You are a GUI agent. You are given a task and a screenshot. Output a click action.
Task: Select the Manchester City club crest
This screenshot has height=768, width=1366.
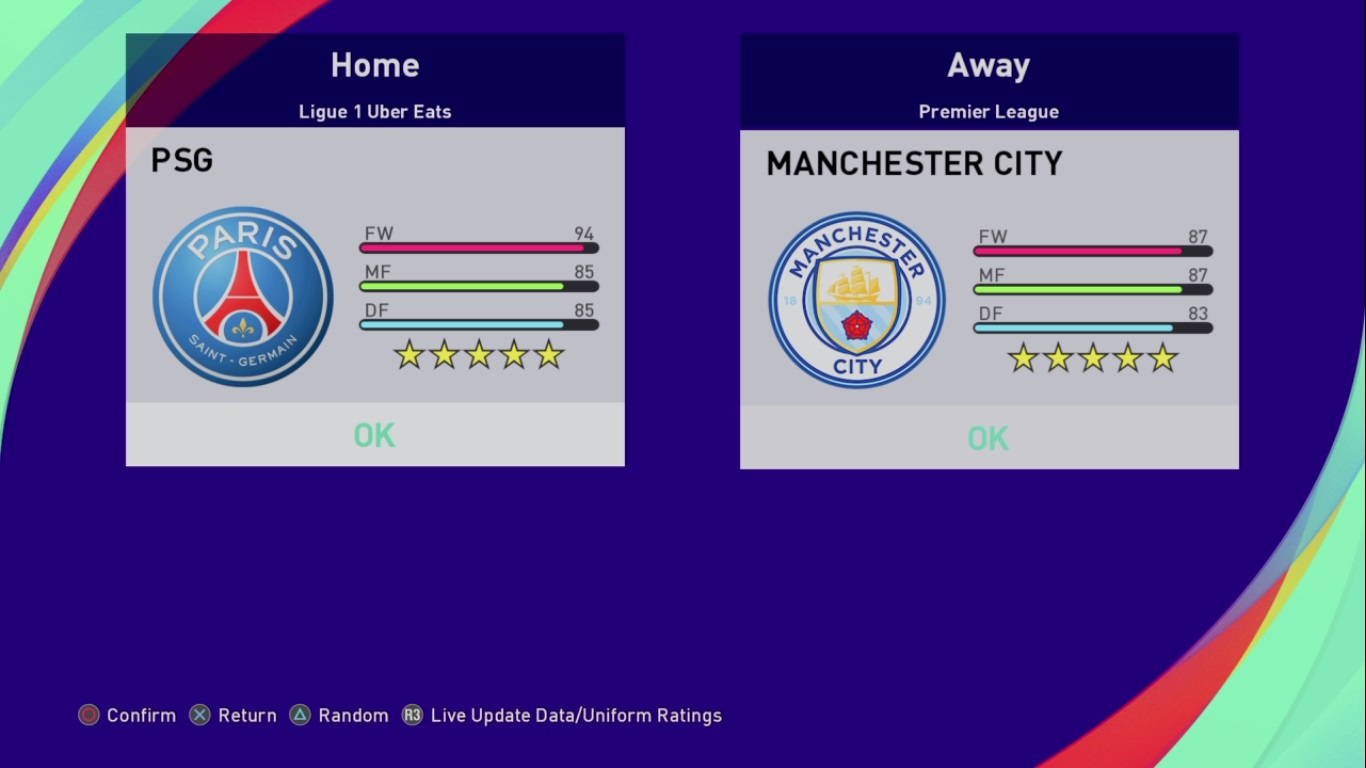click(x=857, y=300)
